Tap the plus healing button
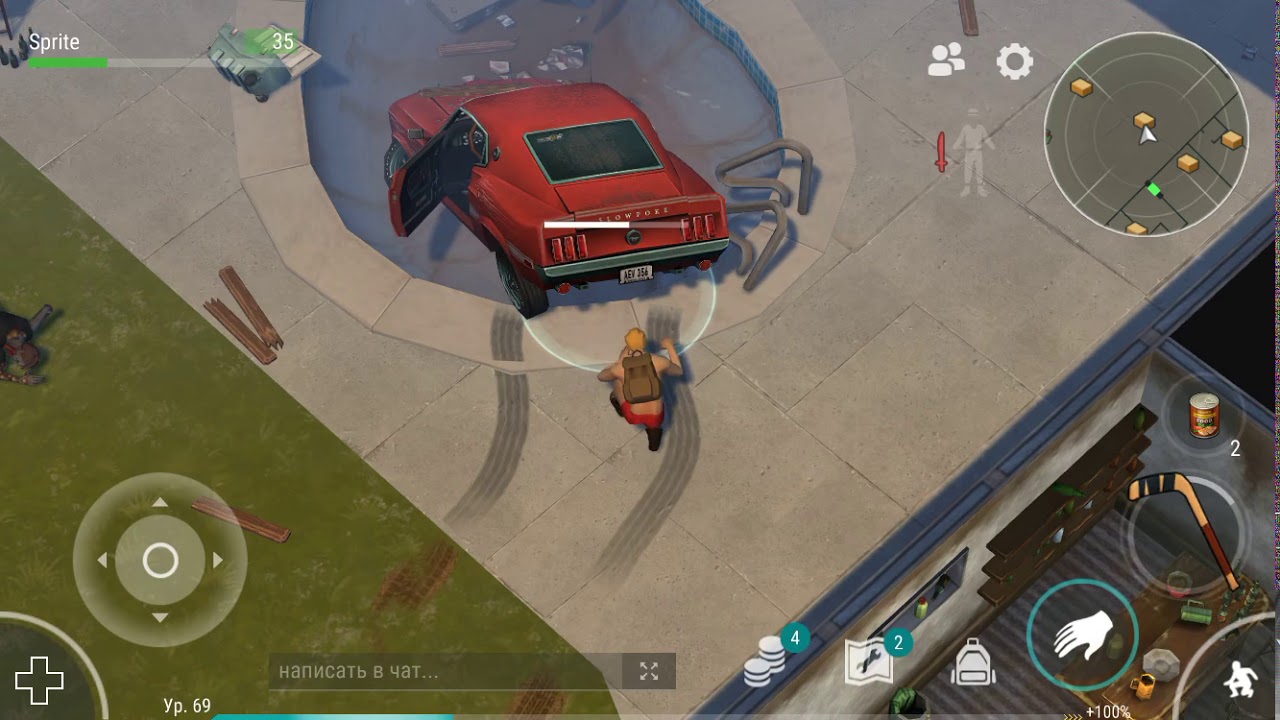Screen dimensions: 1280x720 pyautogui.click(x=40, y=681)
